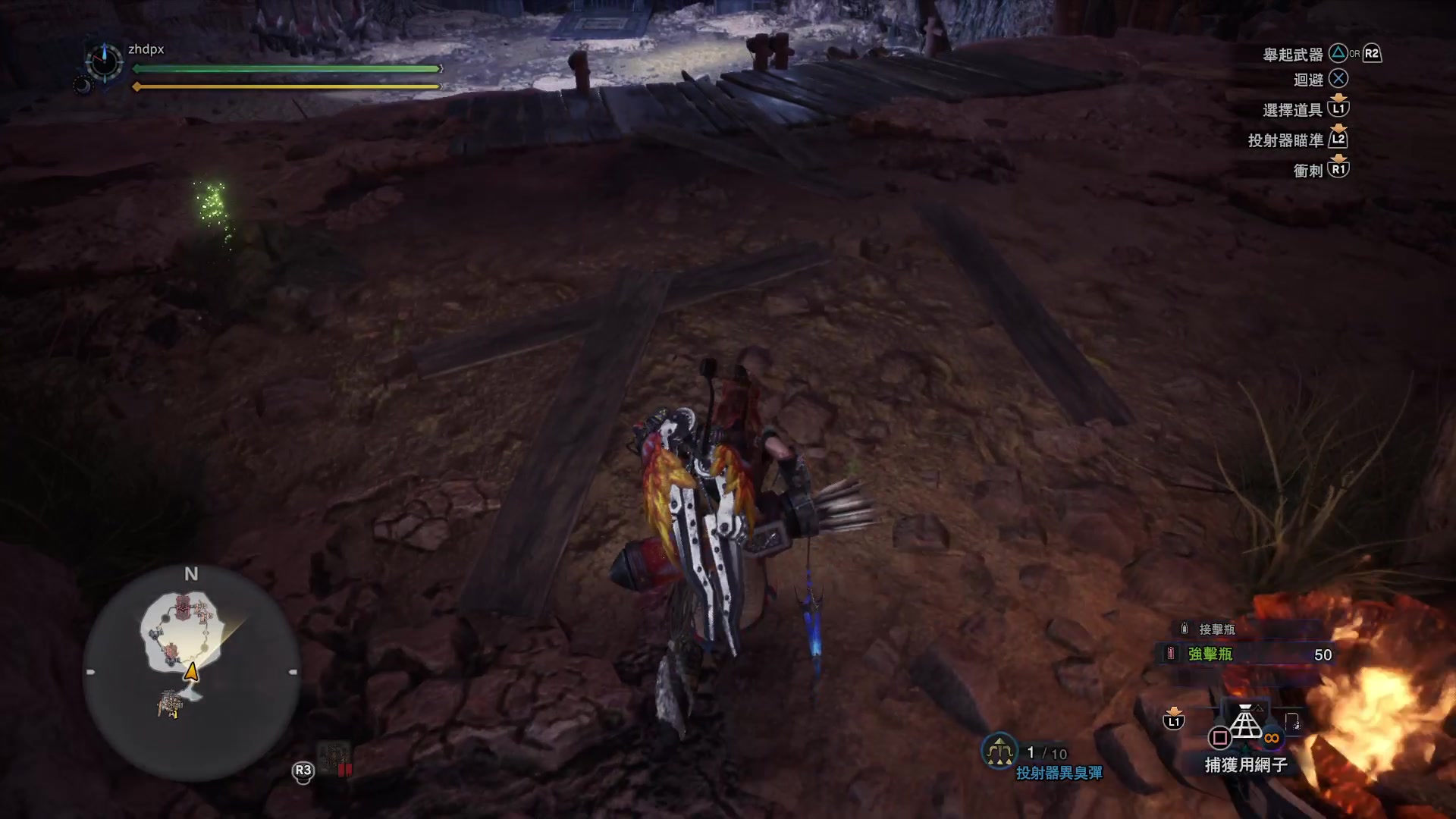Screen dimensions: 1456x819
Task: Click the X button icon next to 迴避
Action: click(1338, 79)
